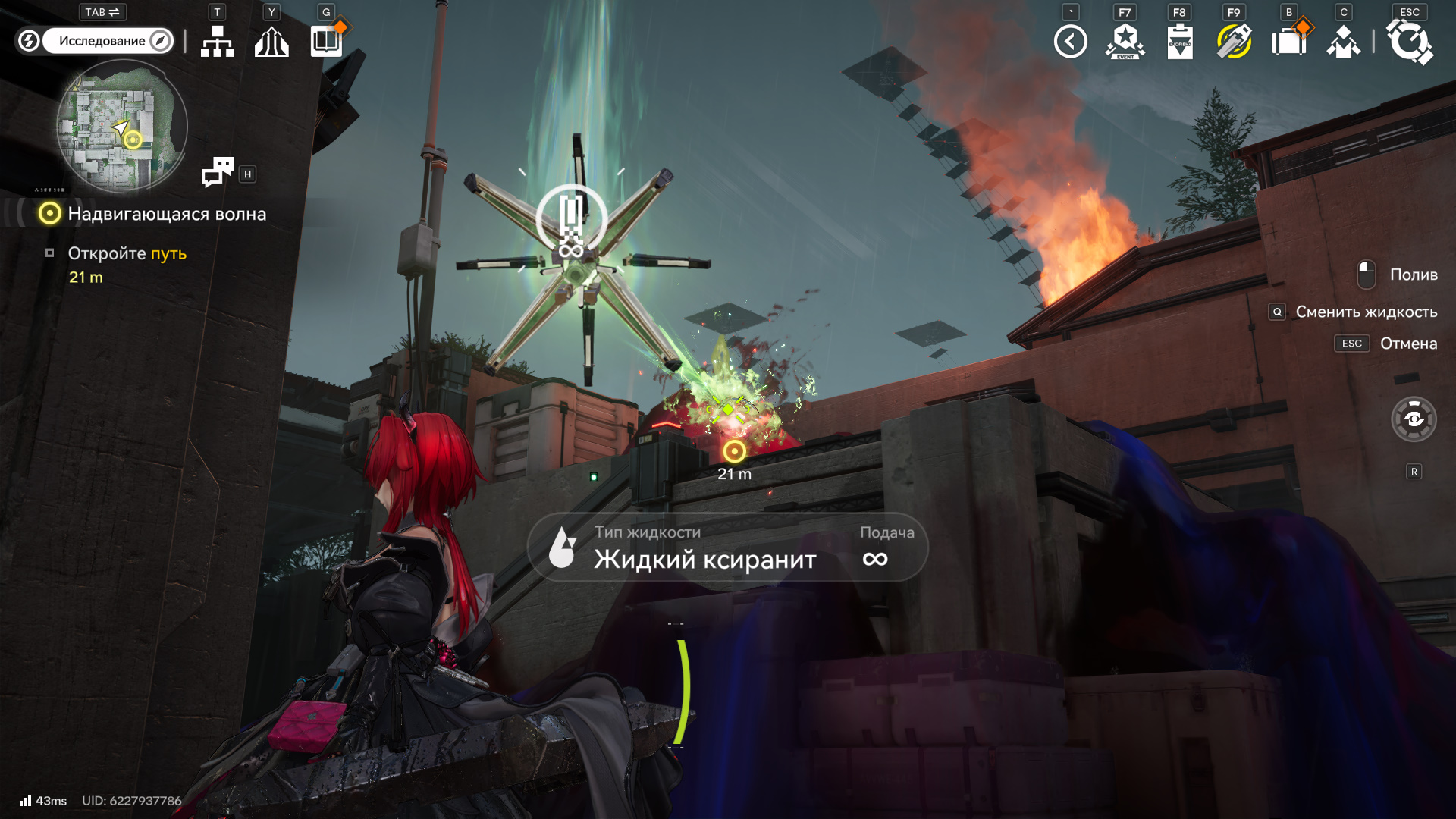The image size is (1456, 819).
Task: Click the round back arrow icon
Action: 1070,42
